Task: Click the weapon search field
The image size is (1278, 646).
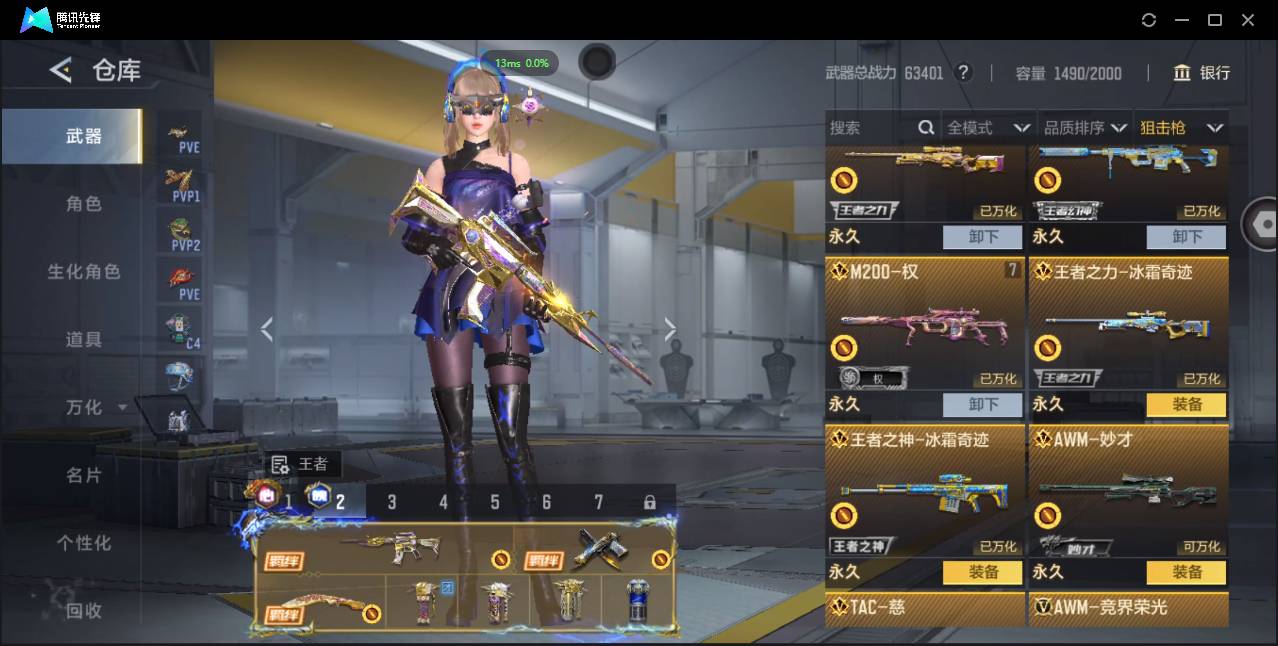Action: tap(870, 128)
